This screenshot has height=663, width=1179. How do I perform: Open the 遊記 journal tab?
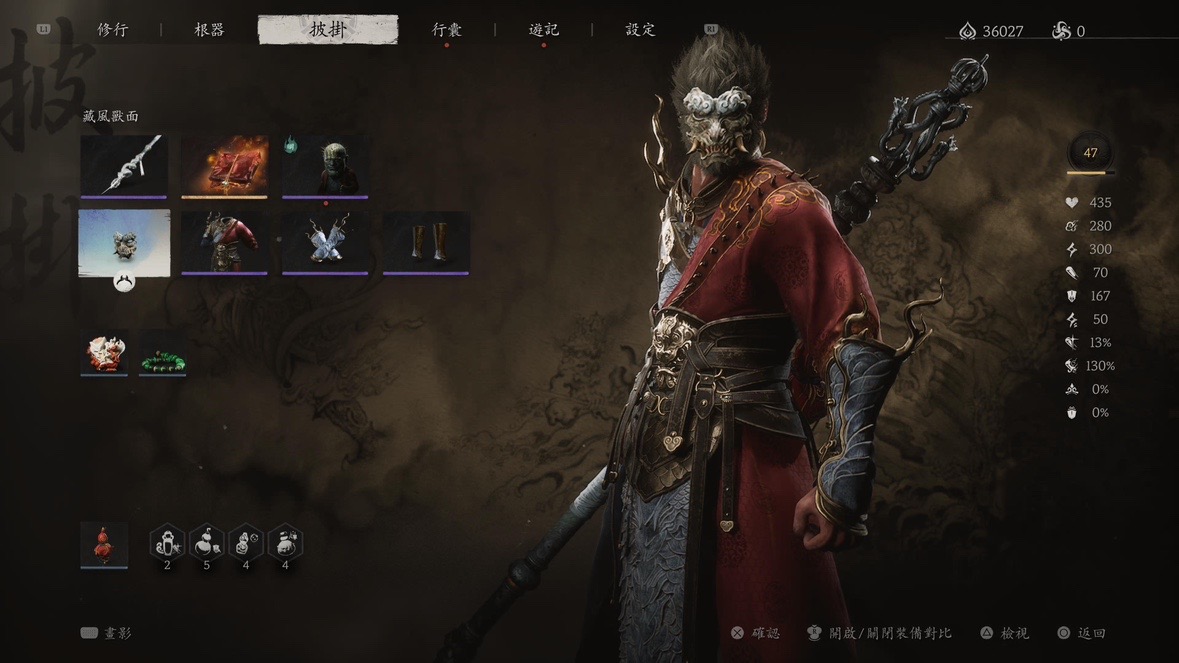point(543,30)
